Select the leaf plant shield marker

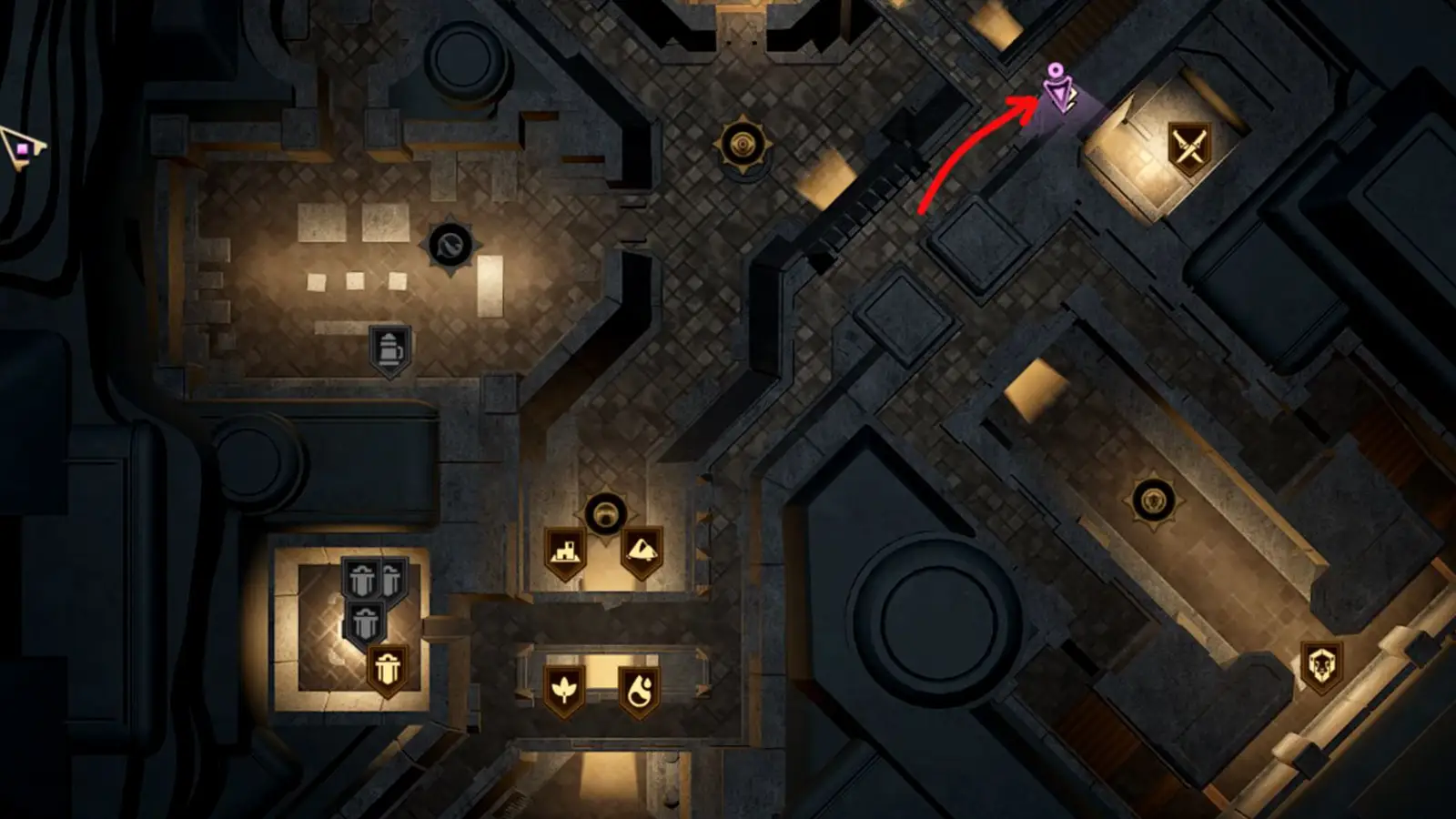[564, 689]
